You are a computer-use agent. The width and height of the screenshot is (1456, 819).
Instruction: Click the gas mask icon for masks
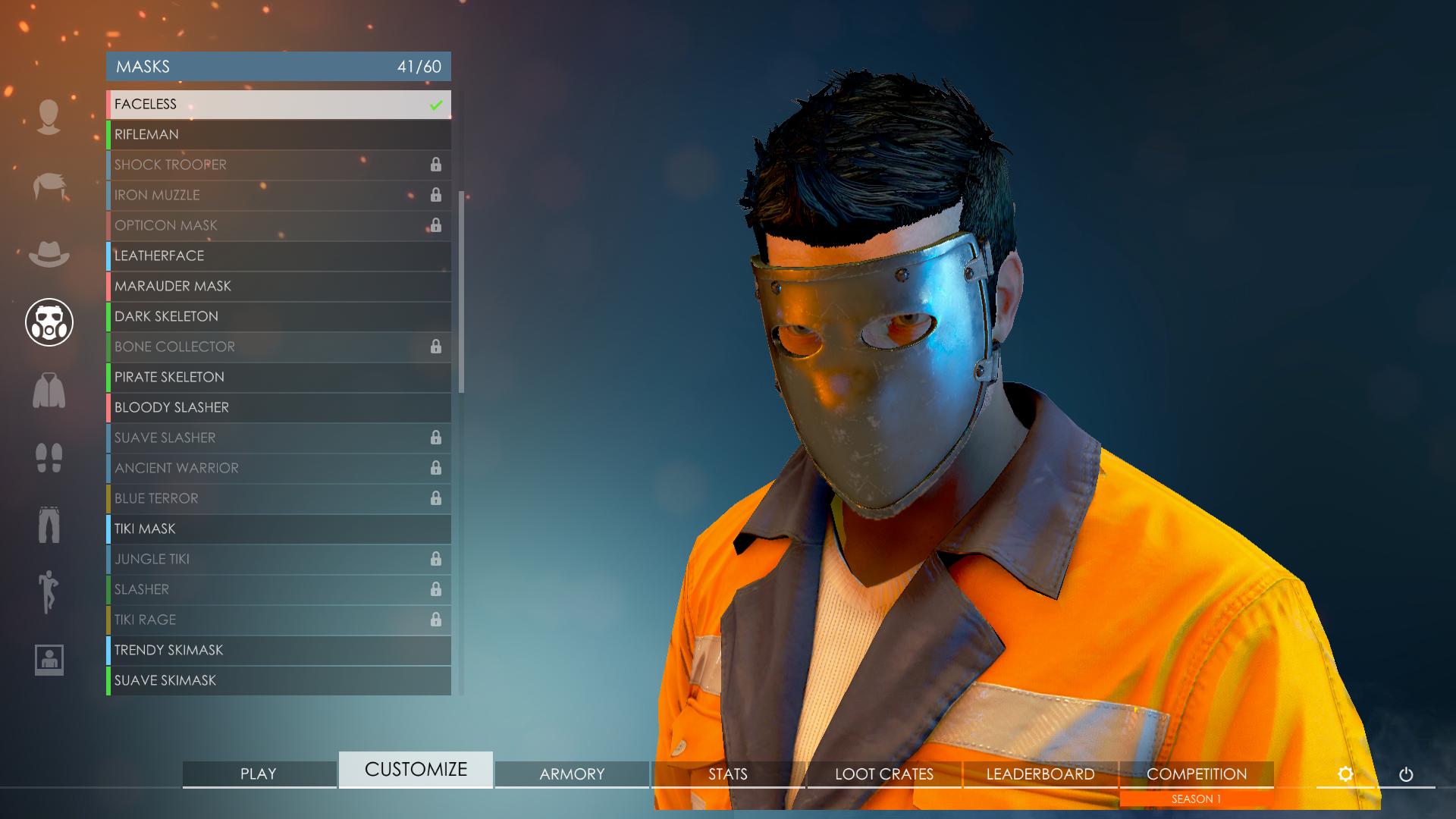click(x=49, y=322)
